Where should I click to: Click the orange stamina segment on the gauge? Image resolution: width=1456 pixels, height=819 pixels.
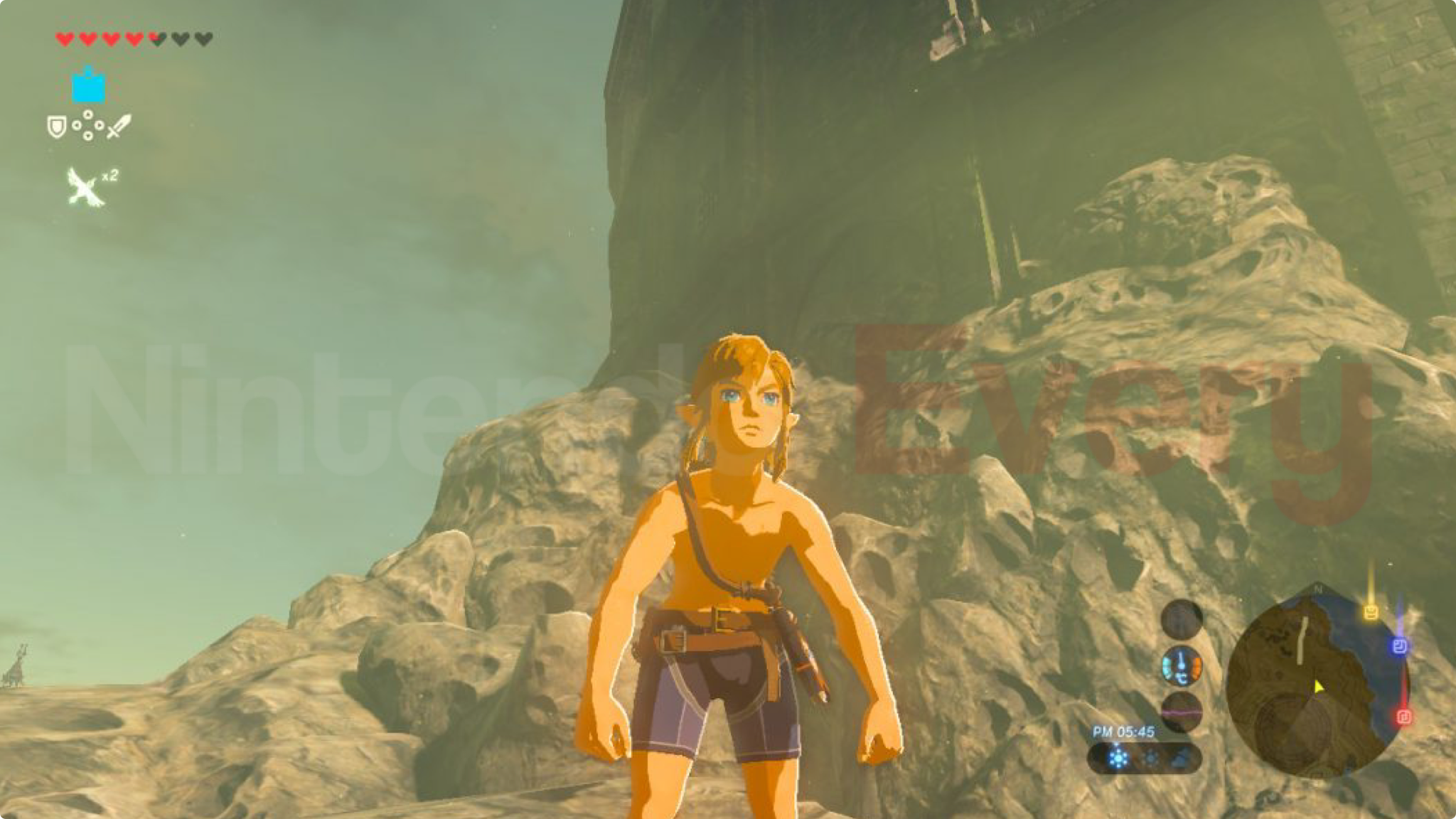(x=1197, y=667)
